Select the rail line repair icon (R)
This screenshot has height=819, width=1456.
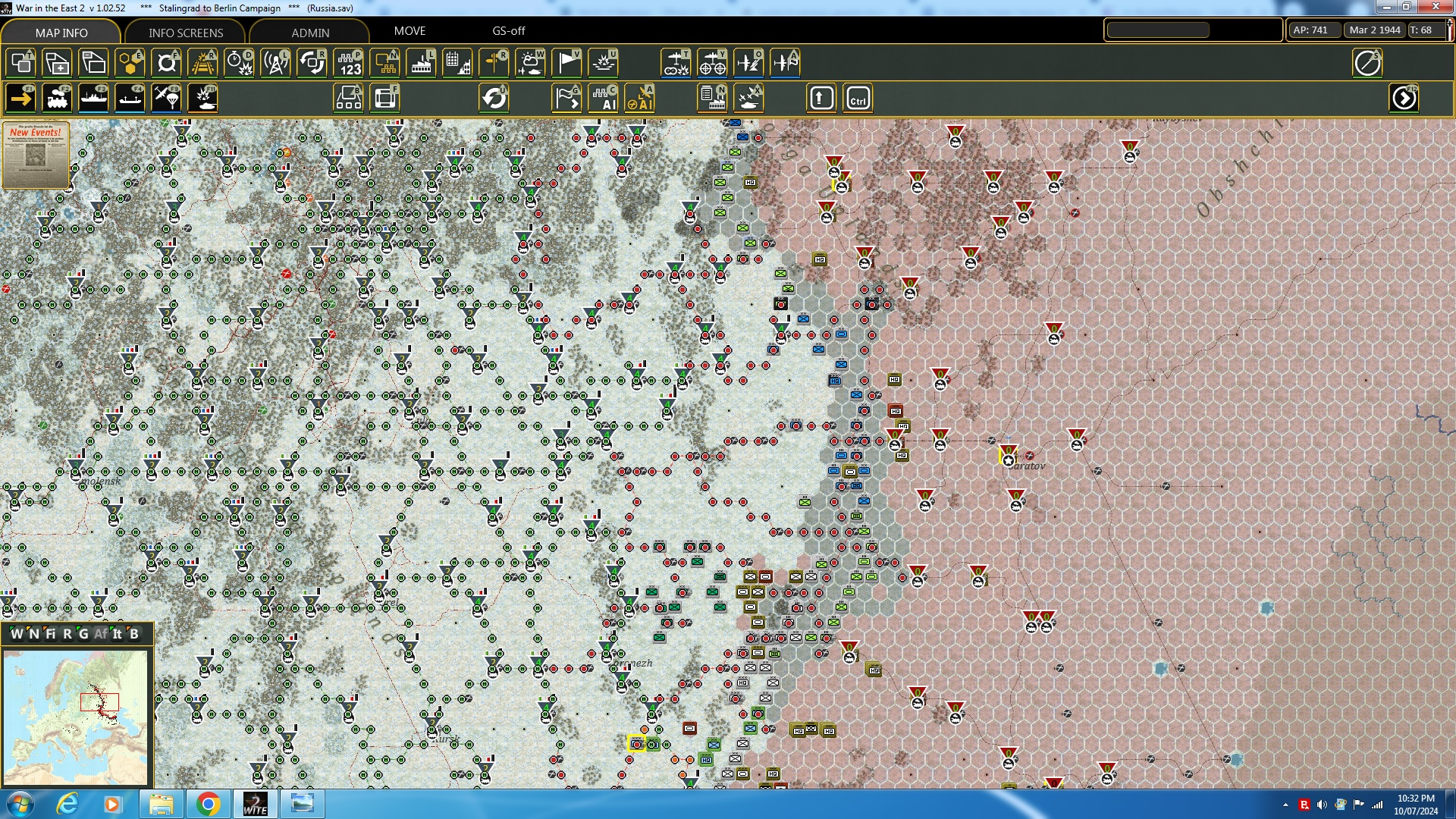[202, 63]
